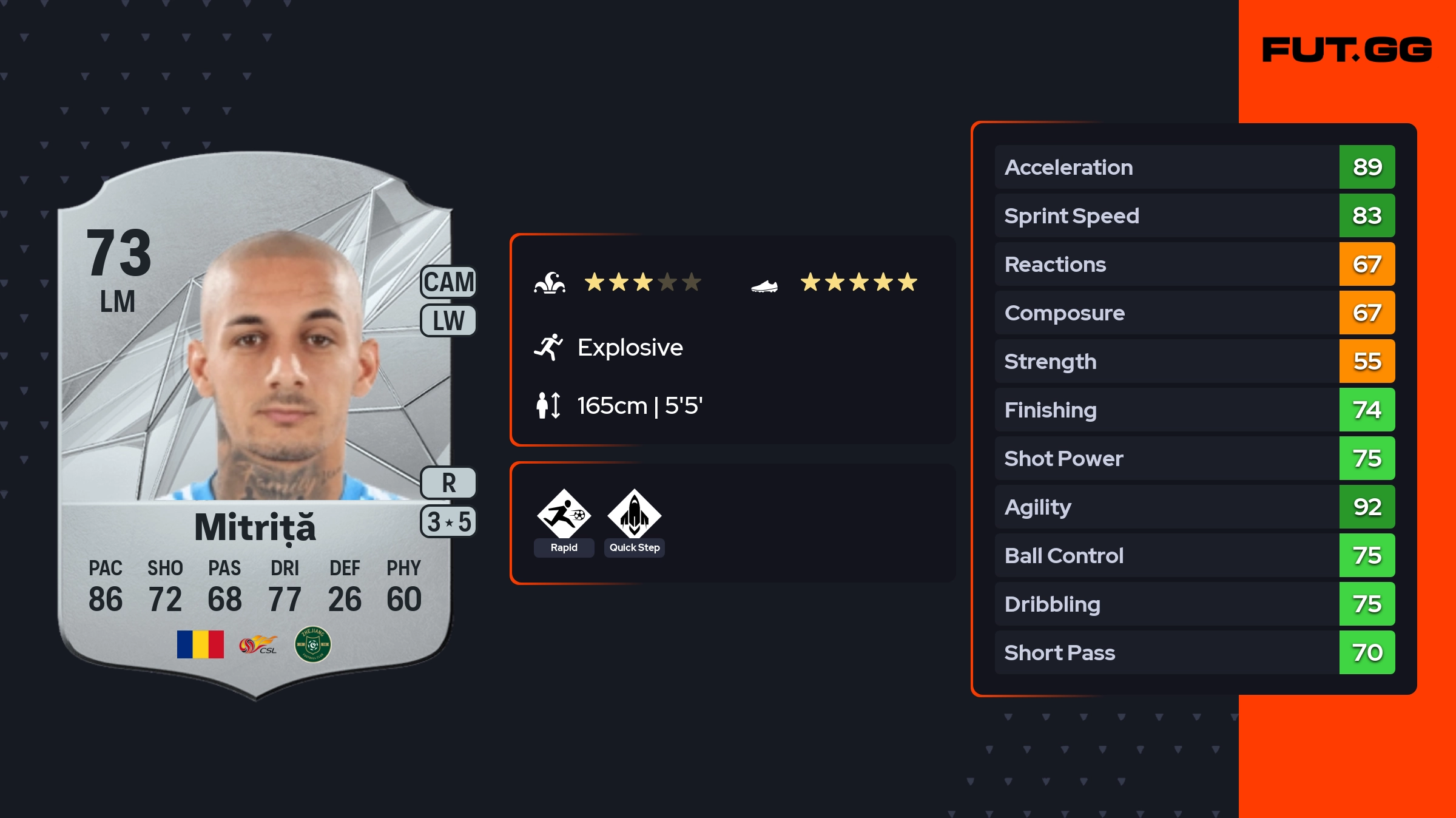The height and width of the screenshot is (818, 1456).
Task: Select the Mitriță player card
Action: coord(255,425)
